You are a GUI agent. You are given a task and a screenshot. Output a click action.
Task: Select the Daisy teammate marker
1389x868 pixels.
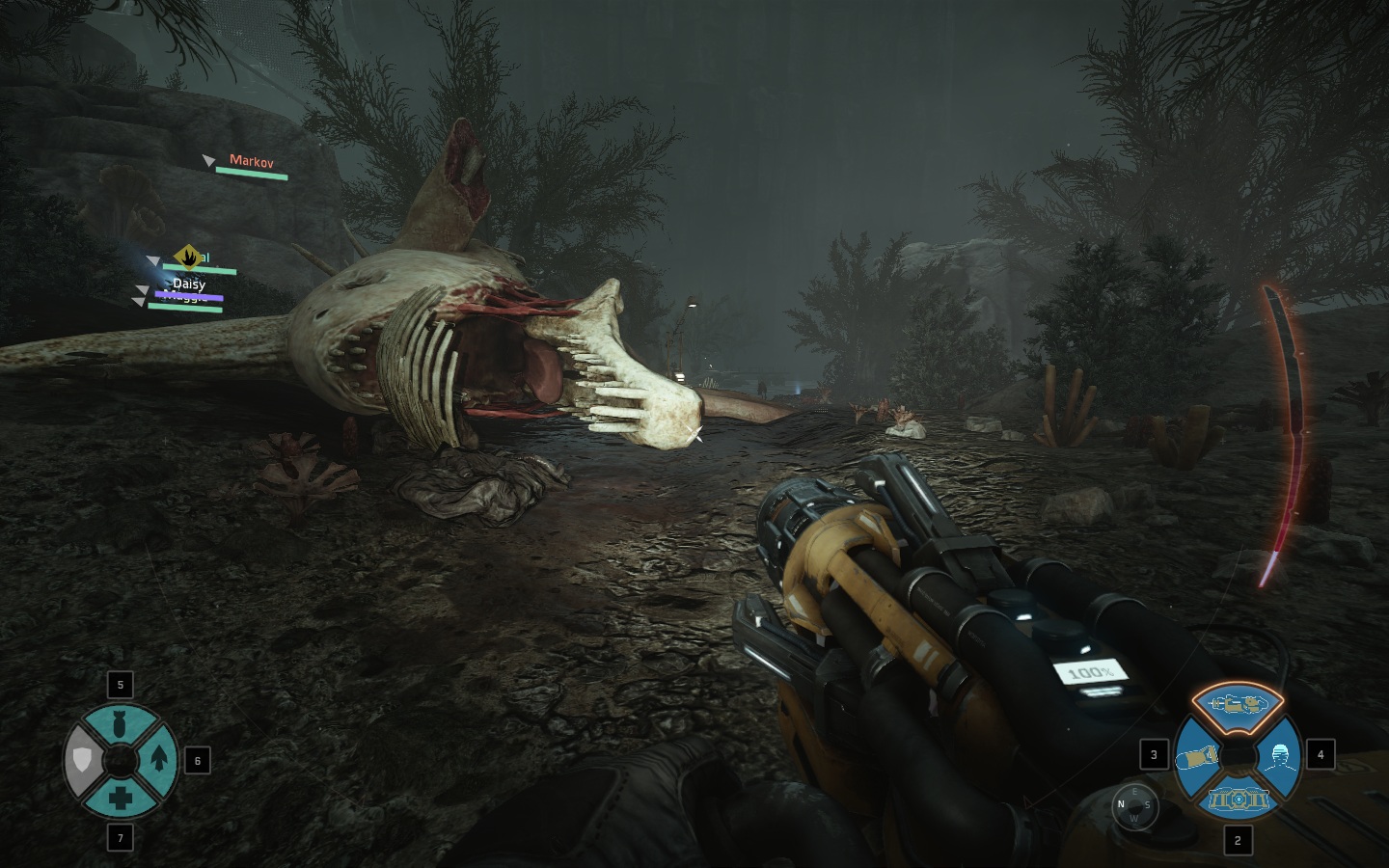click(189, 285)
